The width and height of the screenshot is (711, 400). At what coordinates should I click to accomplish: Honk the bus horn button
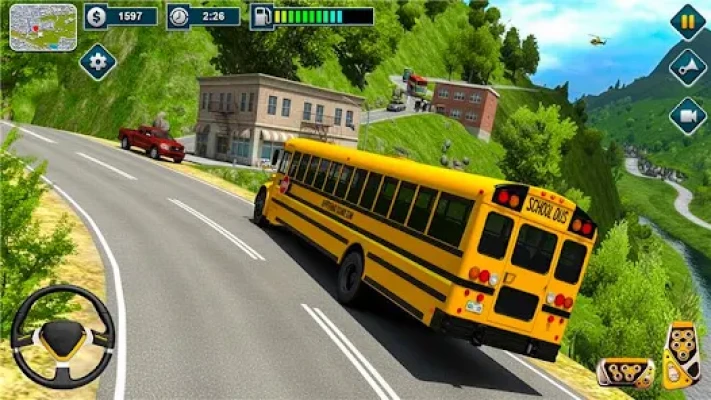(x=687, y=68)
